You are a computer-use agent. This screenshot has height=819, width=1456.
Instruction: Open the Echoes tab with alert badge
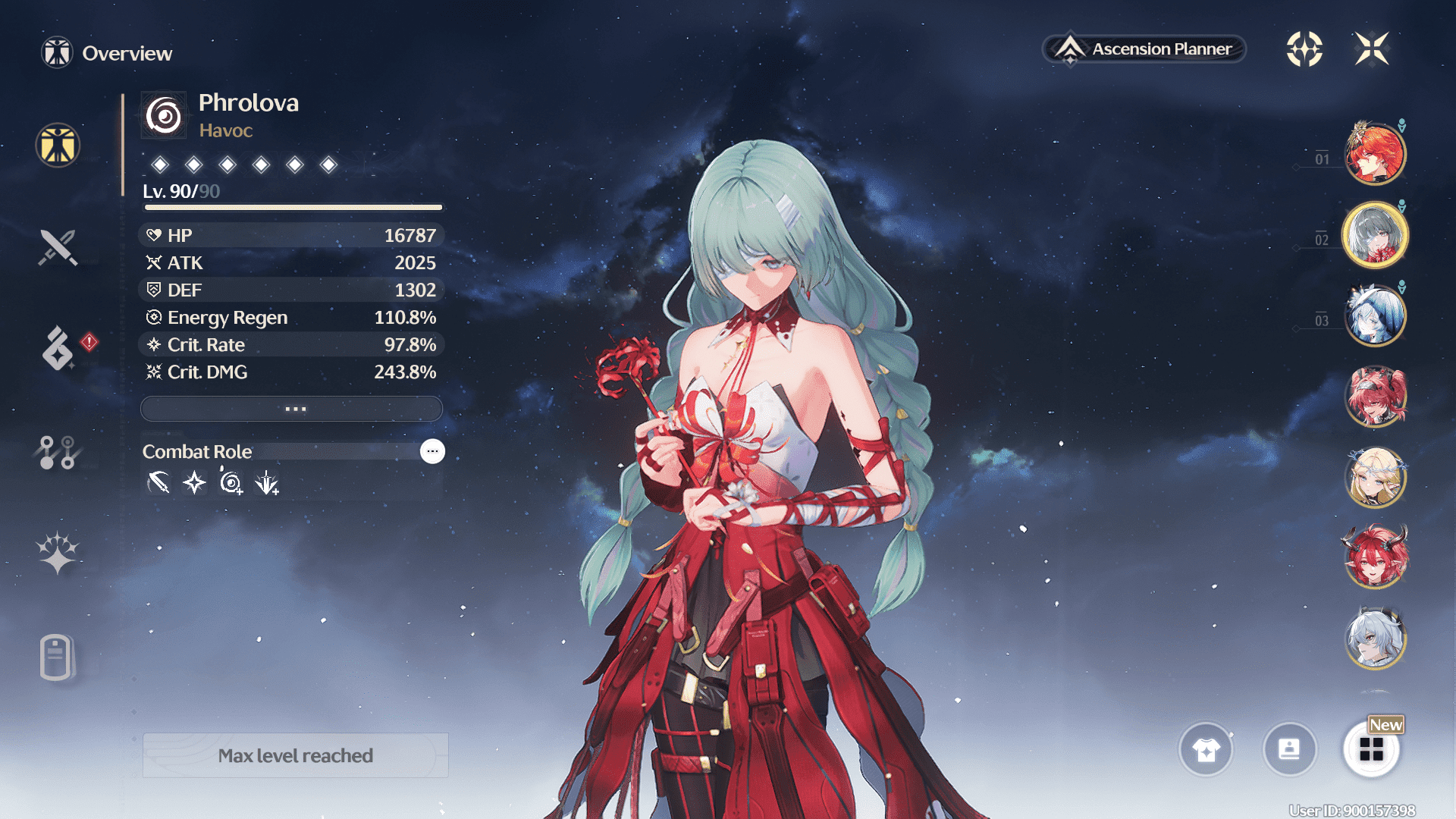tap(59, 349)
